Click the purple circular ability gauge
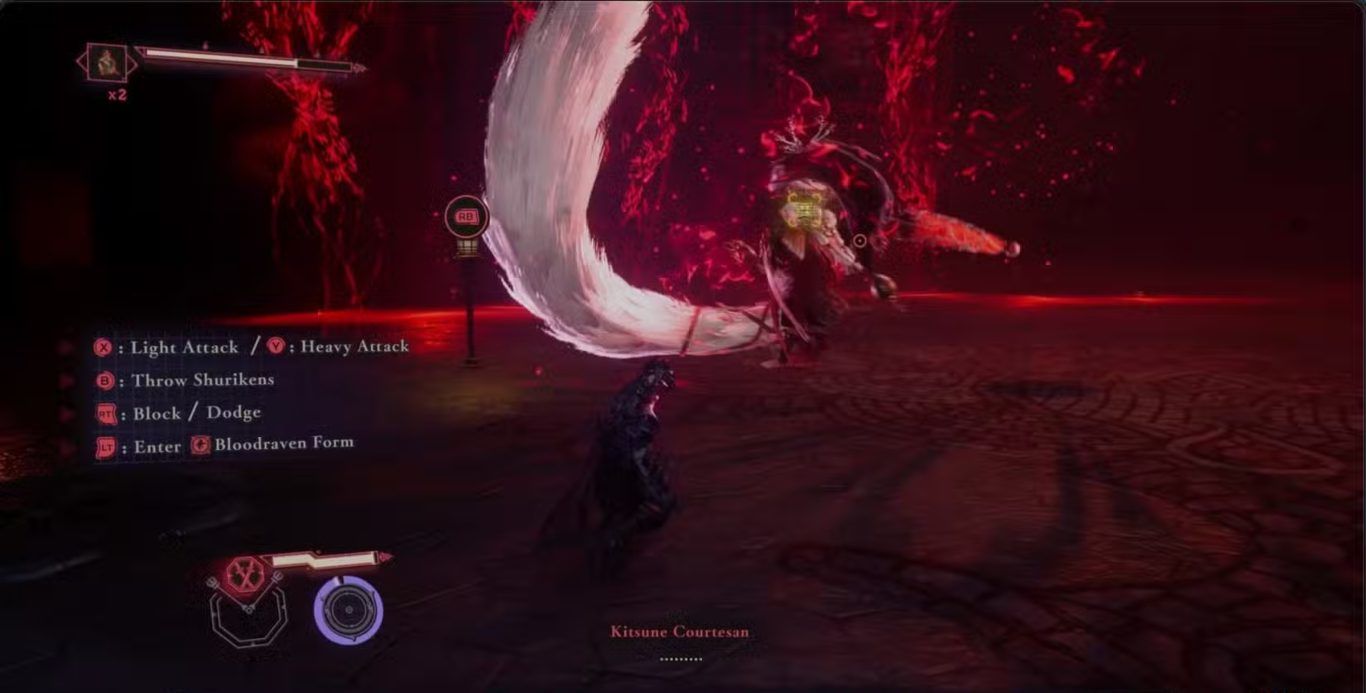1366x693 pixels. pyautogui.click(x=347, y=610)
